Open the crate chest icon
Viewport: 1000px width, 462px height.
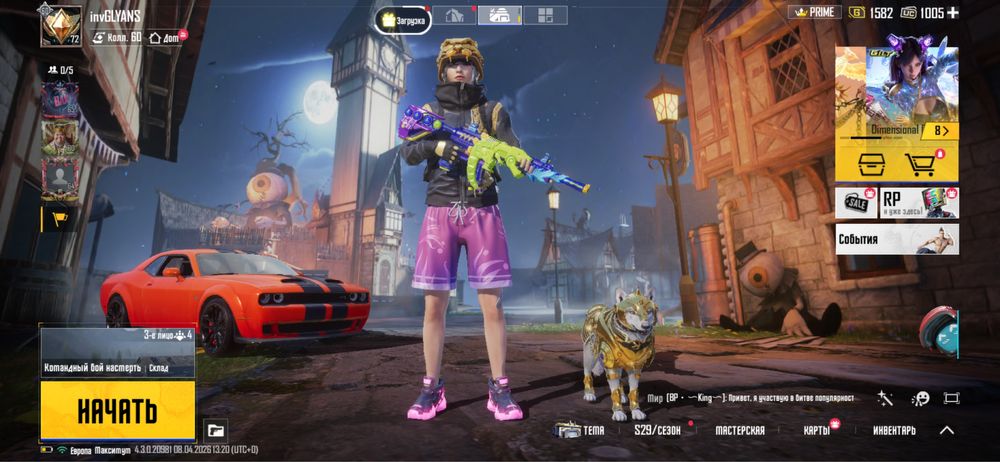[x=866, y=165]
